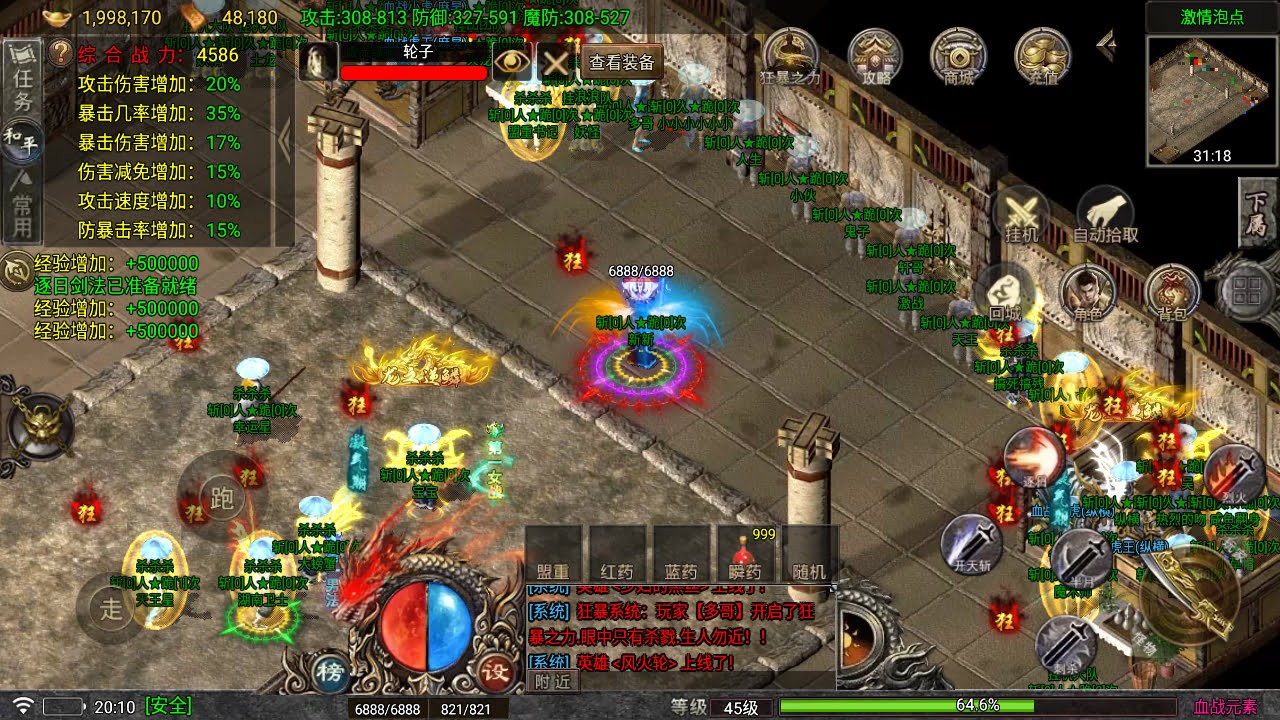Toggle 挂机 auto-battle
1280x720 pixels.
1021,215
